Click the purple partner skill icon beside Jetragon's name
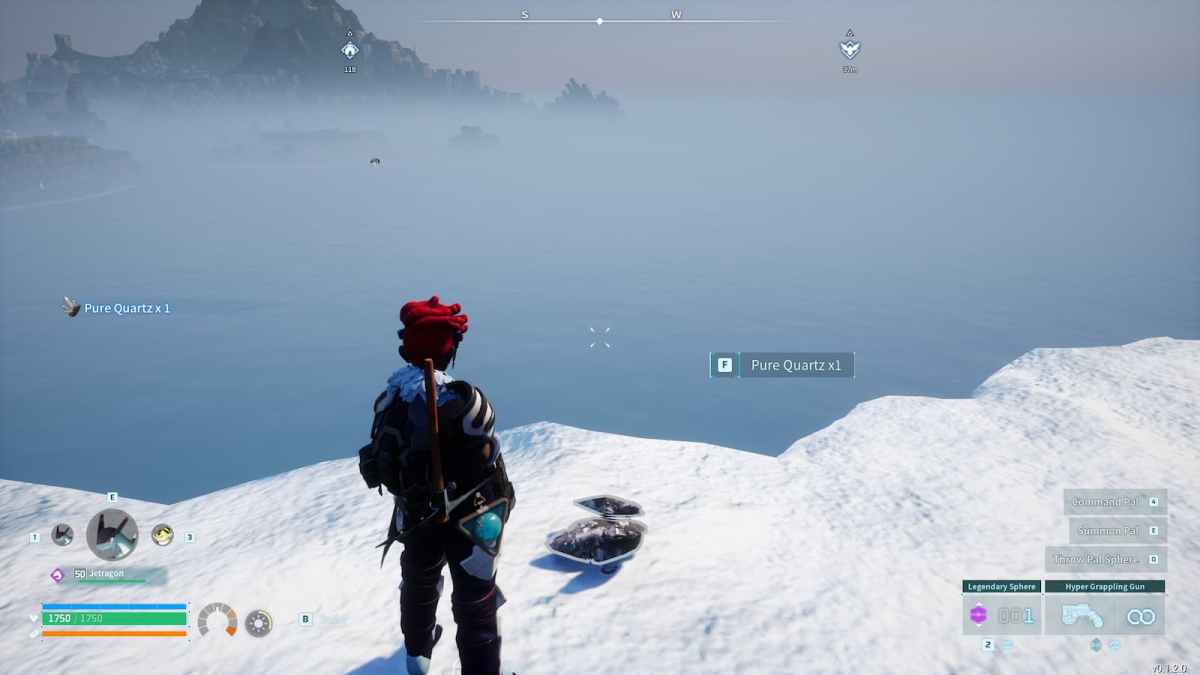Viewport: 1200px width, 675px height. pyautogui.click(x=57, y=575)
